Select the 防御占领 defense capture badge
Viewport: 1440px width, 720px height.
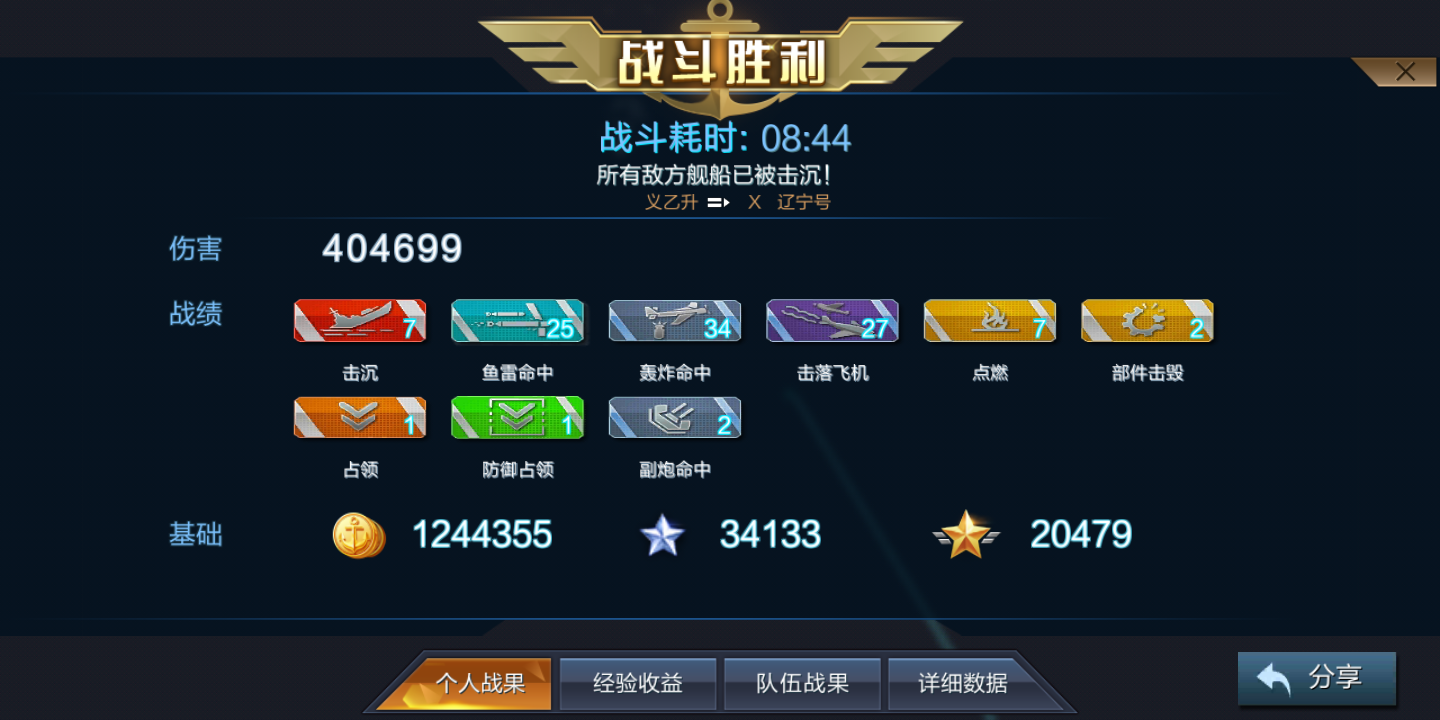[x=517, y=417]
